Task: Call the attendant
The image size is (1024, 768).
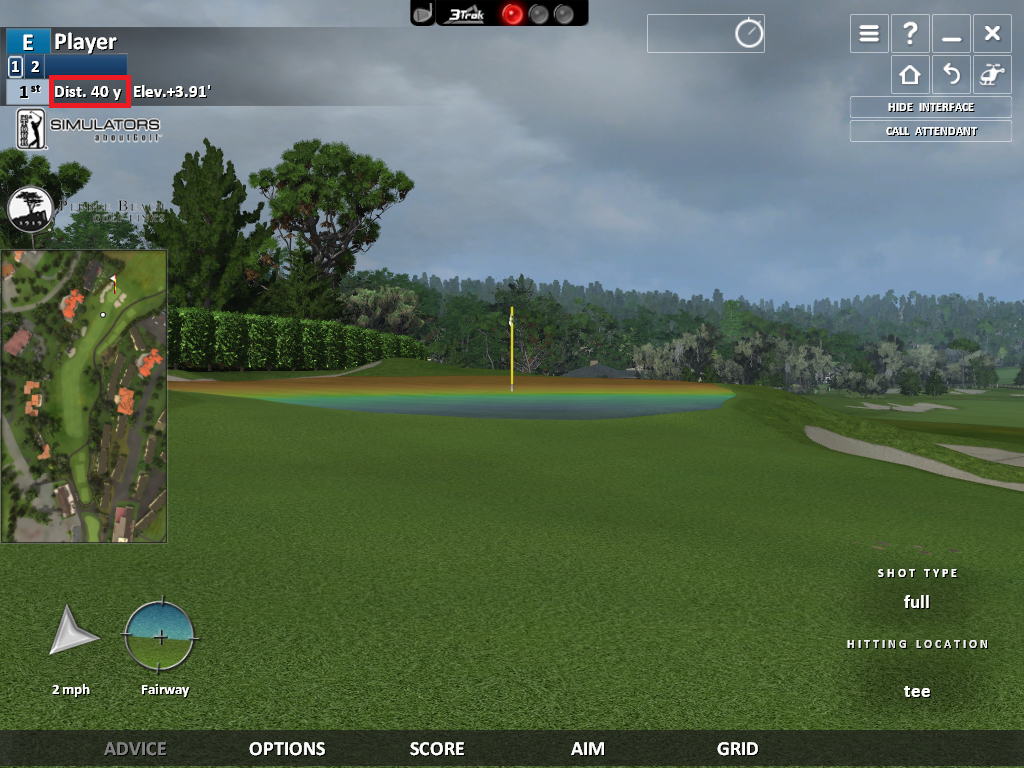Action: click(930, 131)
